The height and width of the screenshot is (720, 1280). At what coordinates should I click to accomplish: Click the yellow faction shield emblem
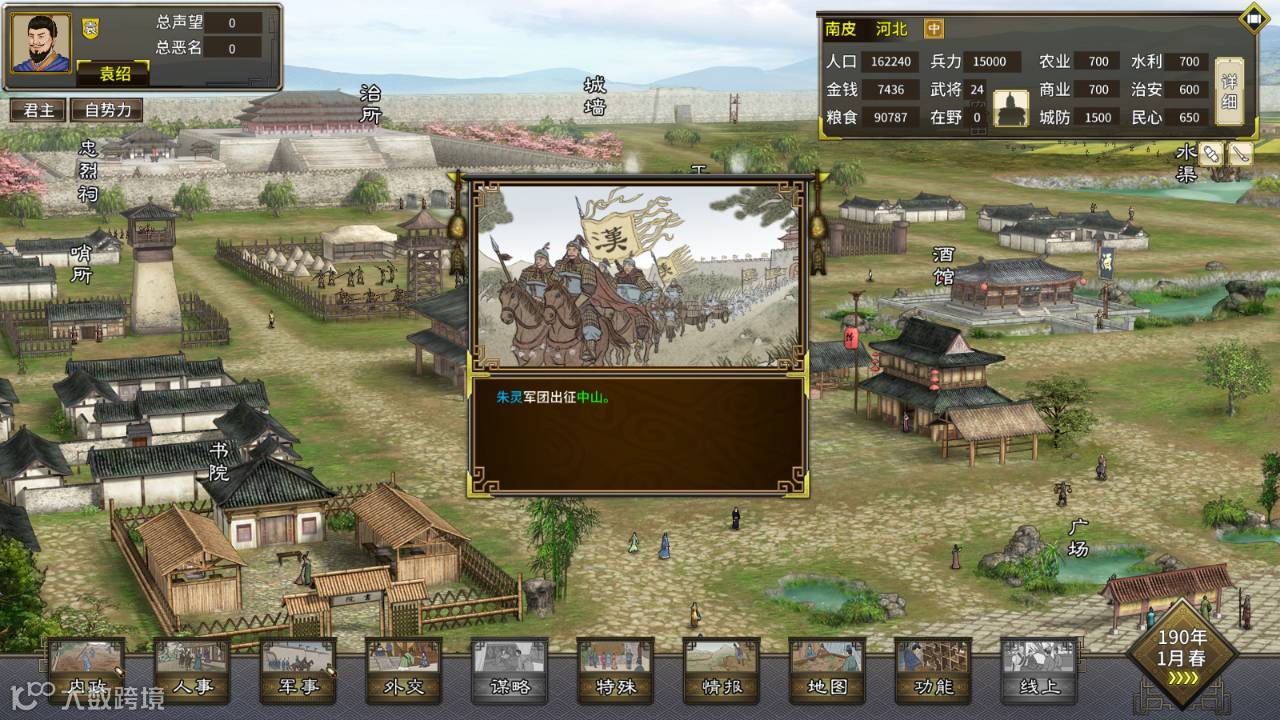coord(89,29)
